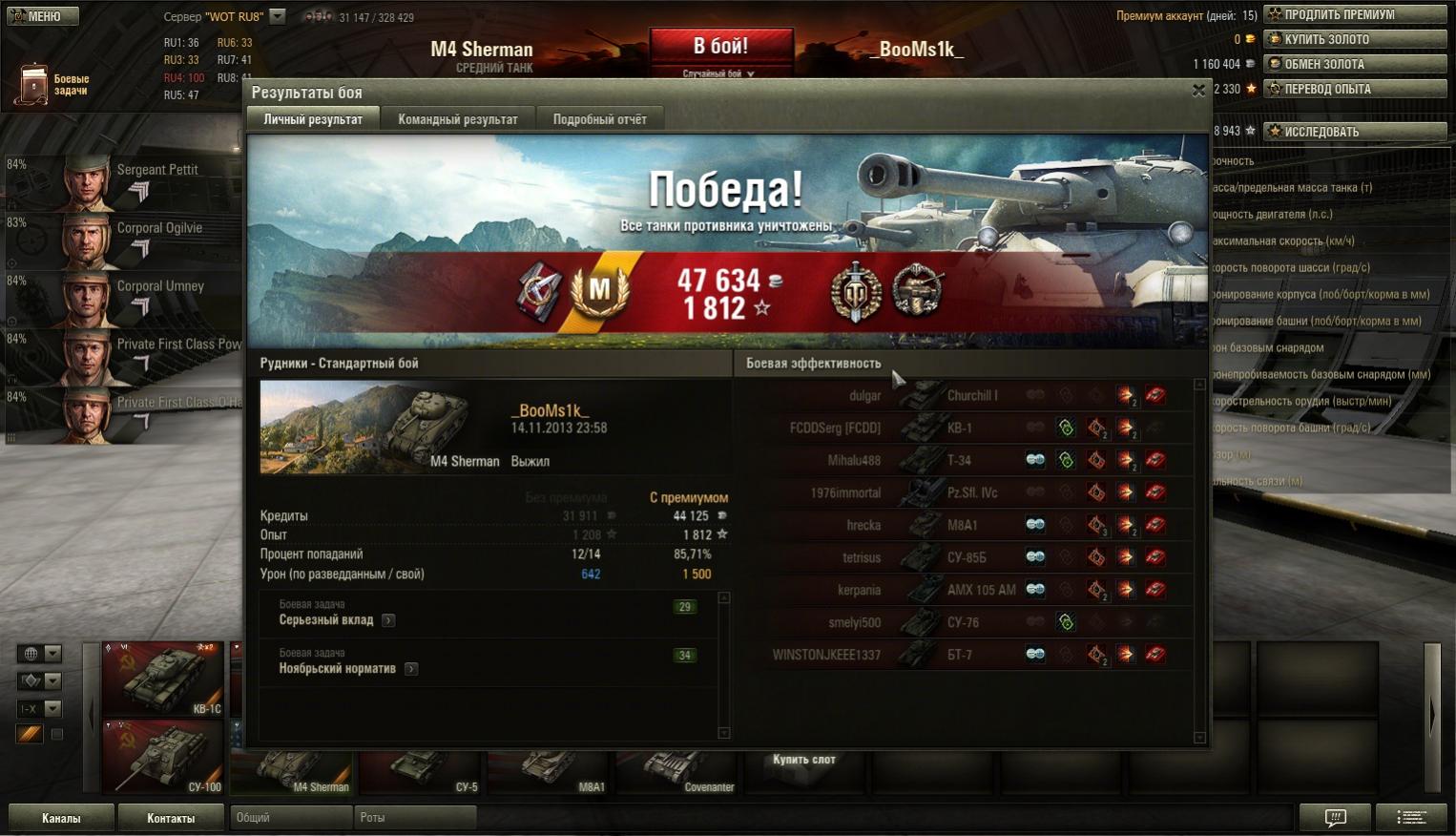Expand the Ноябрьский норматив mission details
This screenshot has width=1456, height=836.
(411, 669)
